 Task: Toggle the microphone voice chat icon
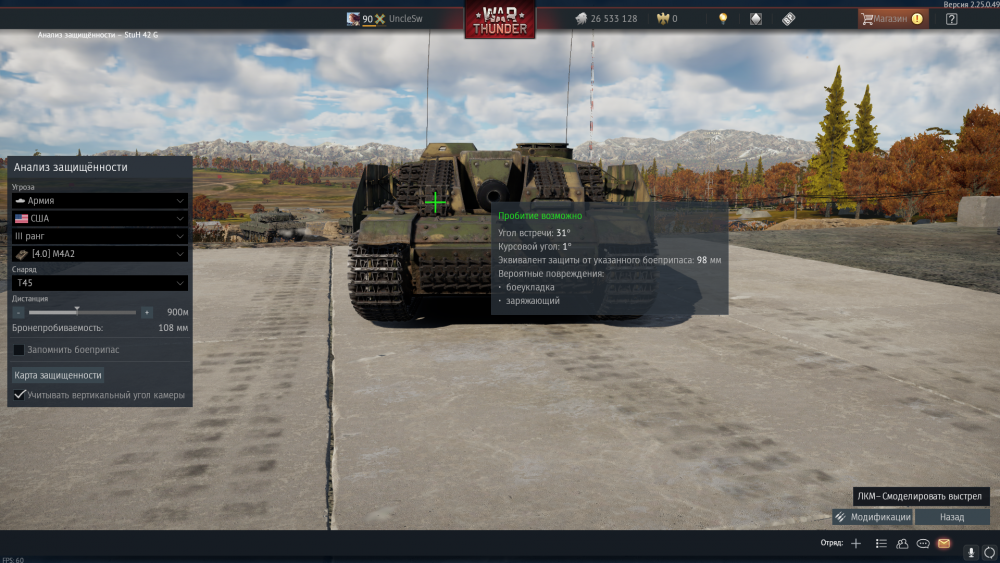[970, 552]
